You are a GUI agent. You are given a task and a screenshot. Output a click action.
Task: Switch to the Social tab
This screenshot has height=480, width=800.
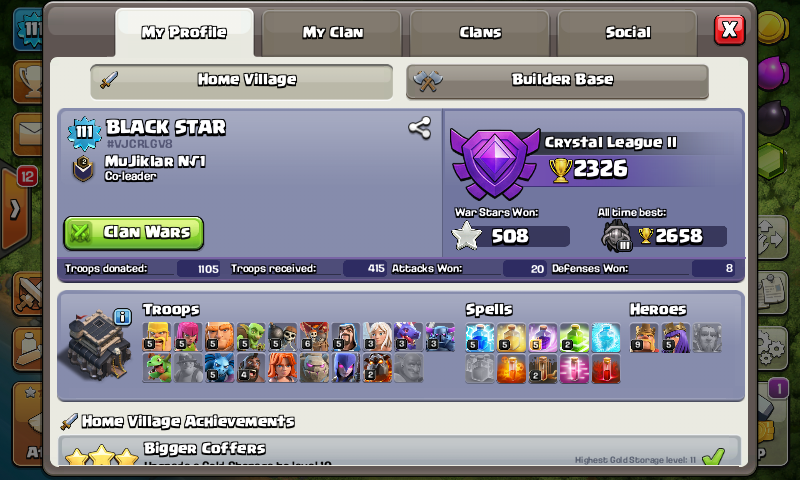pyautogui.click(x=628, y=32)
